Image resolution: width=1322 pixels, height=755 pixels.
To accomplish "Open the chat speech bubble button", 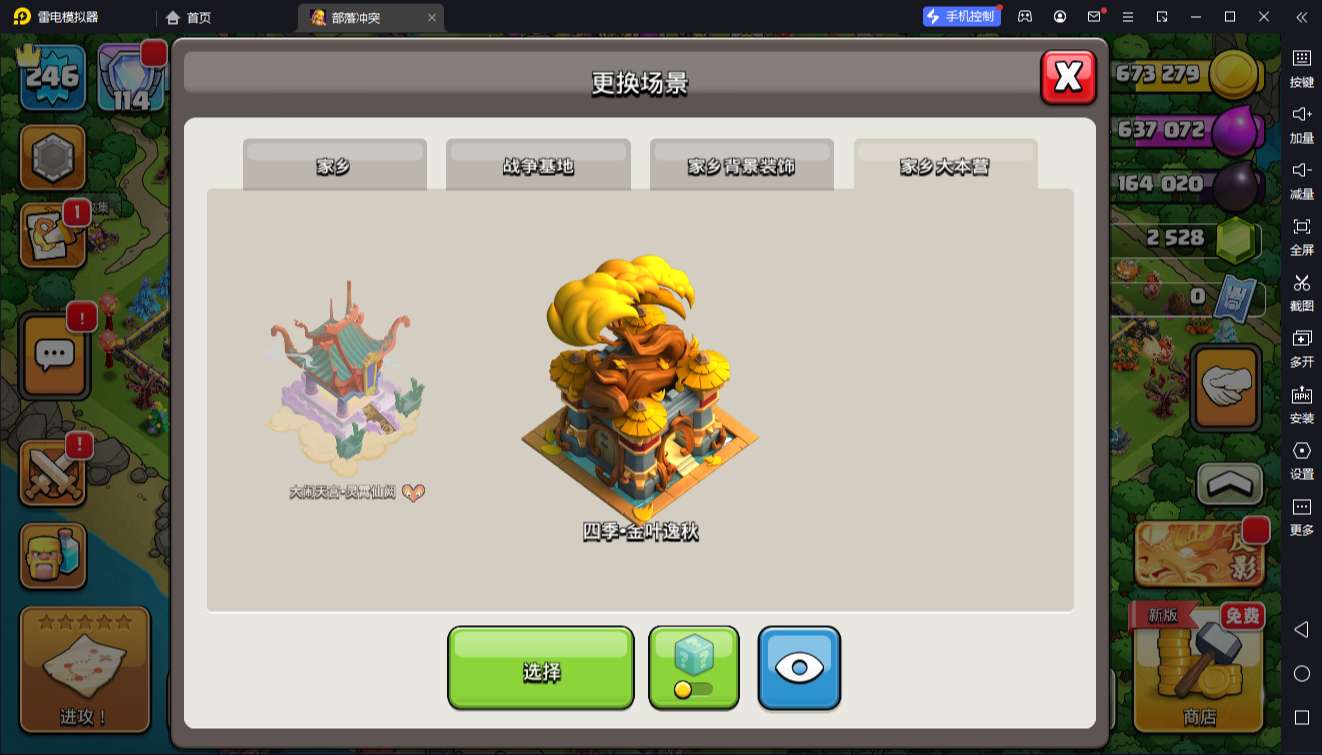I will coord(55,354).
